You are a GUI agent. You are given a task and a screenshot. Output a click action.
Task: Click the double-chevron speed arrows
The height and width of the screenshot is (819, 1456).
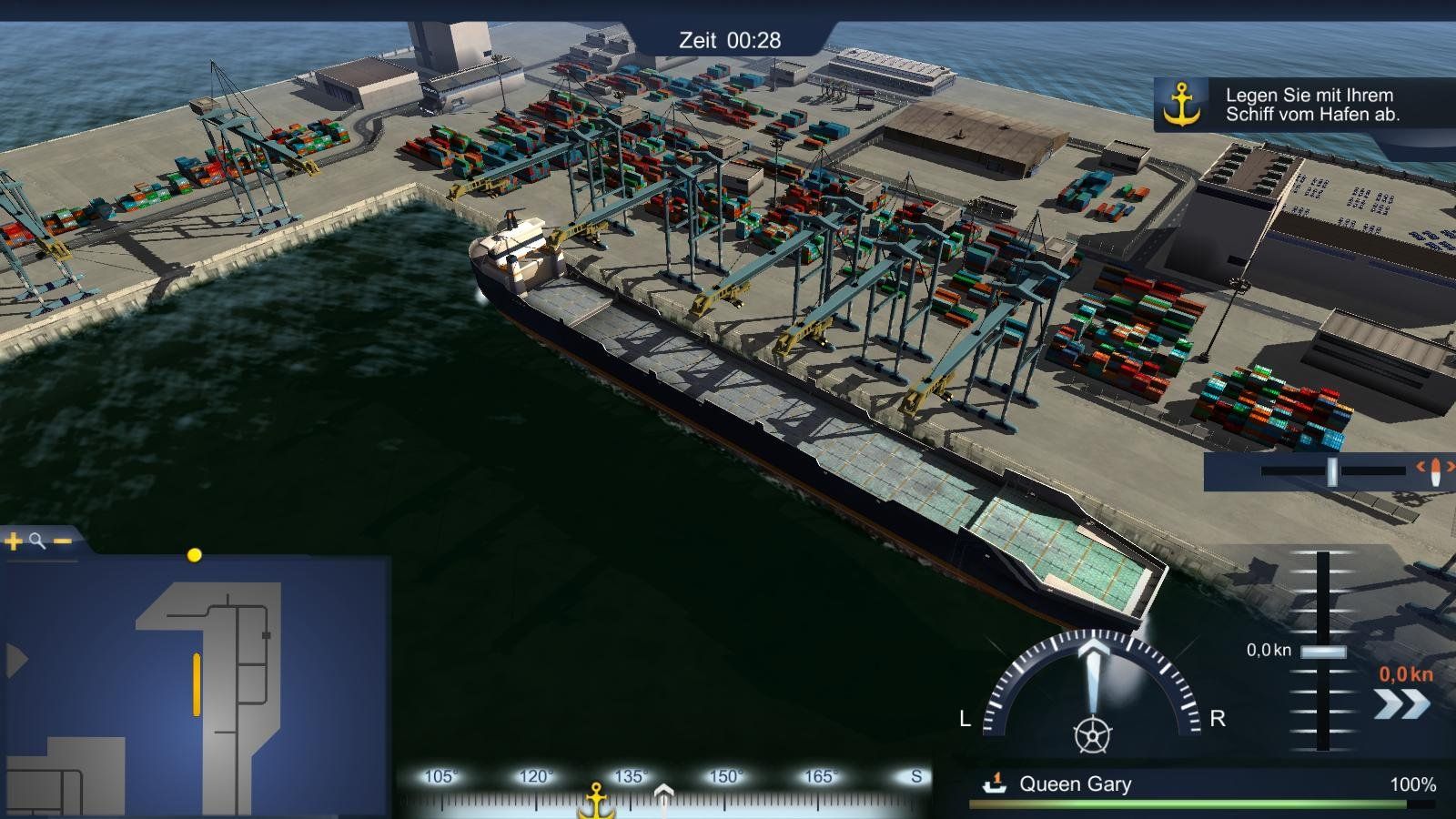pos(1401,703)
